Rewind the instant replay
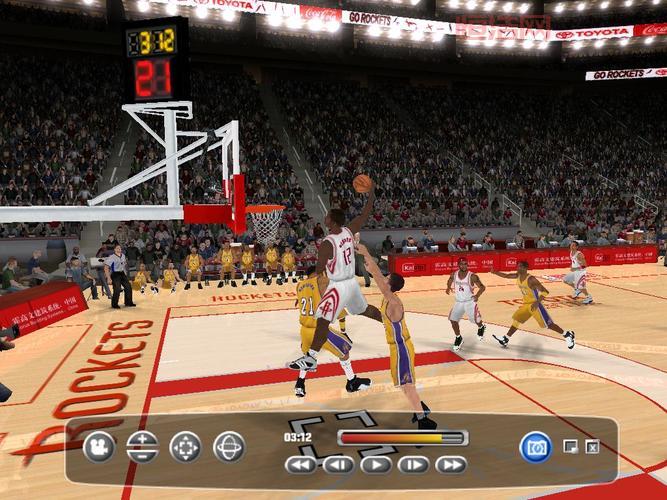 tap(301, 464)
